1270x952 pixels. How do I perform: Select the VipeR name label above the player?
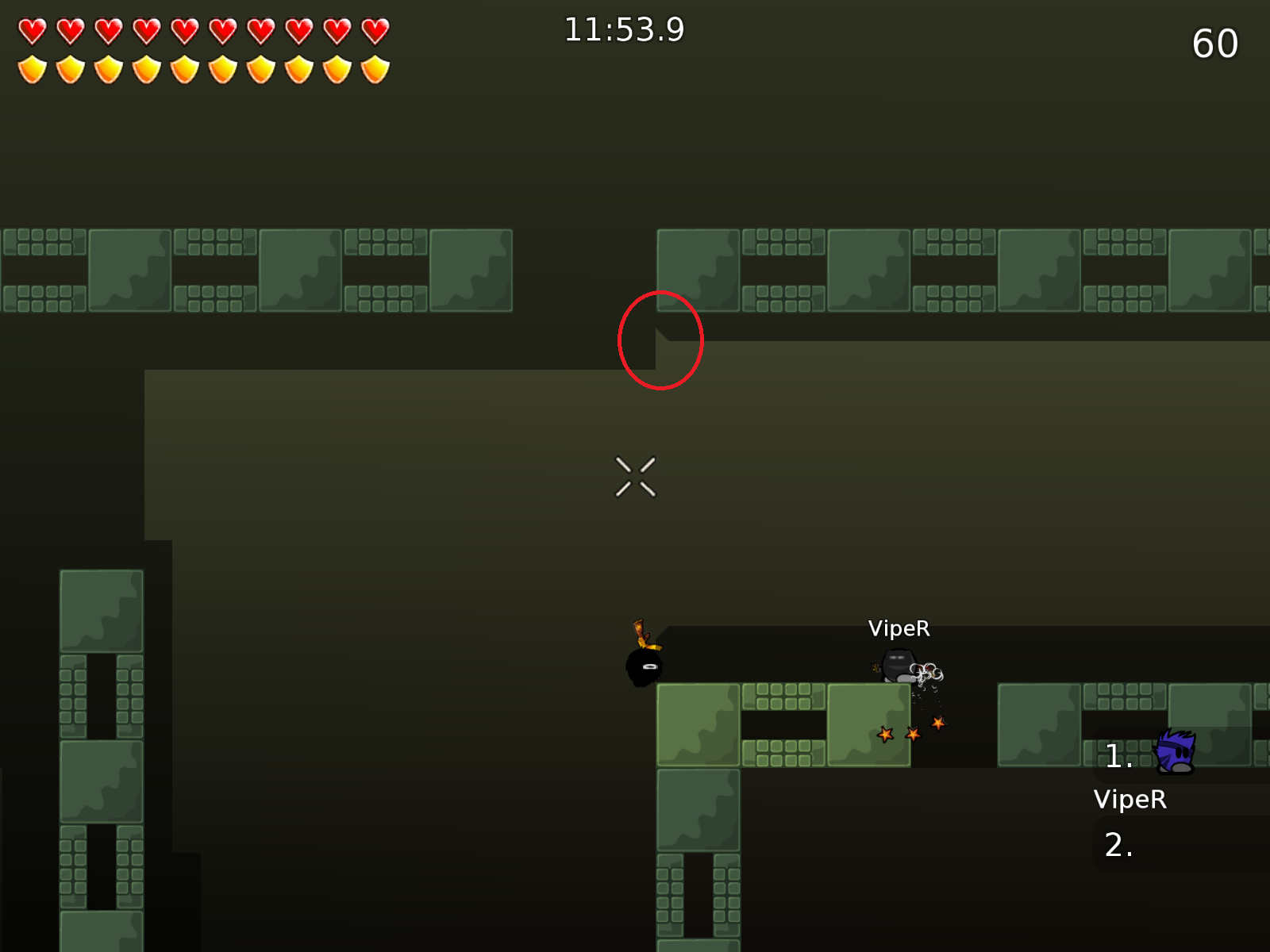point(899,629)
